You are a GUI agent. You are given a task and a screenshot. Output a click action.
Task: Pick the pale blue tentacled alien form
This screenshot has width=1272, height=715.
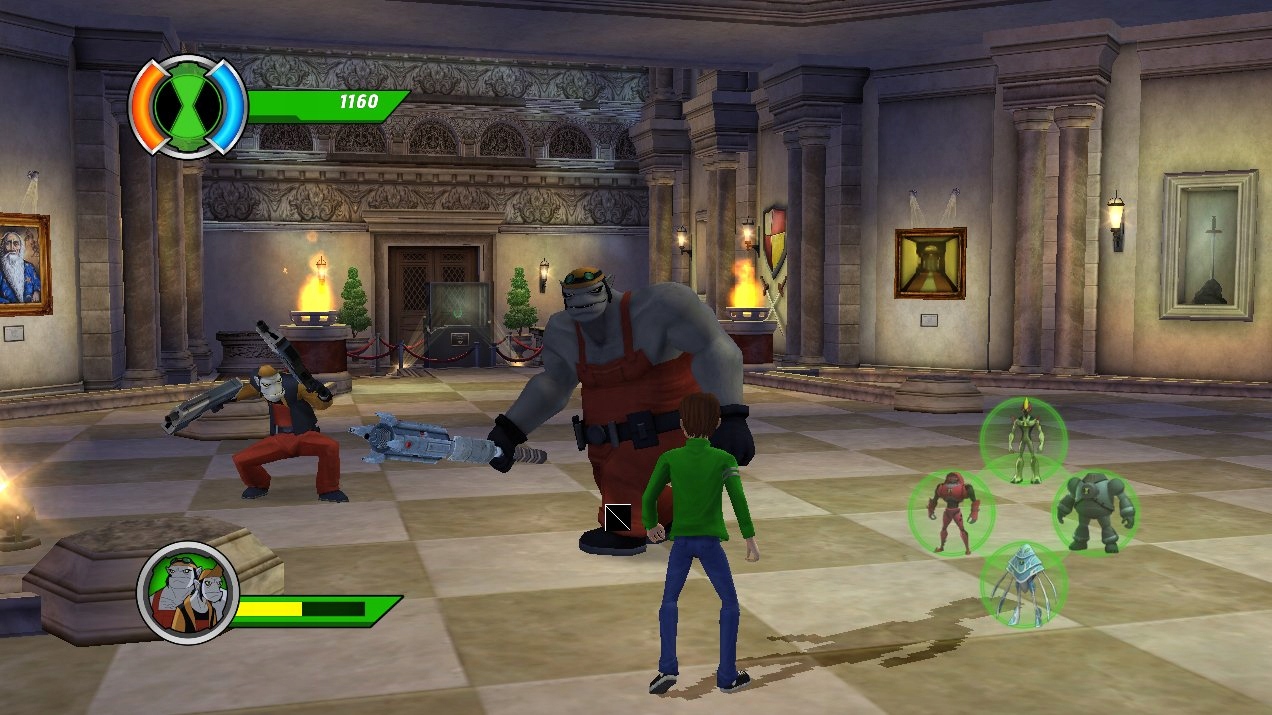click(1023, 585)
